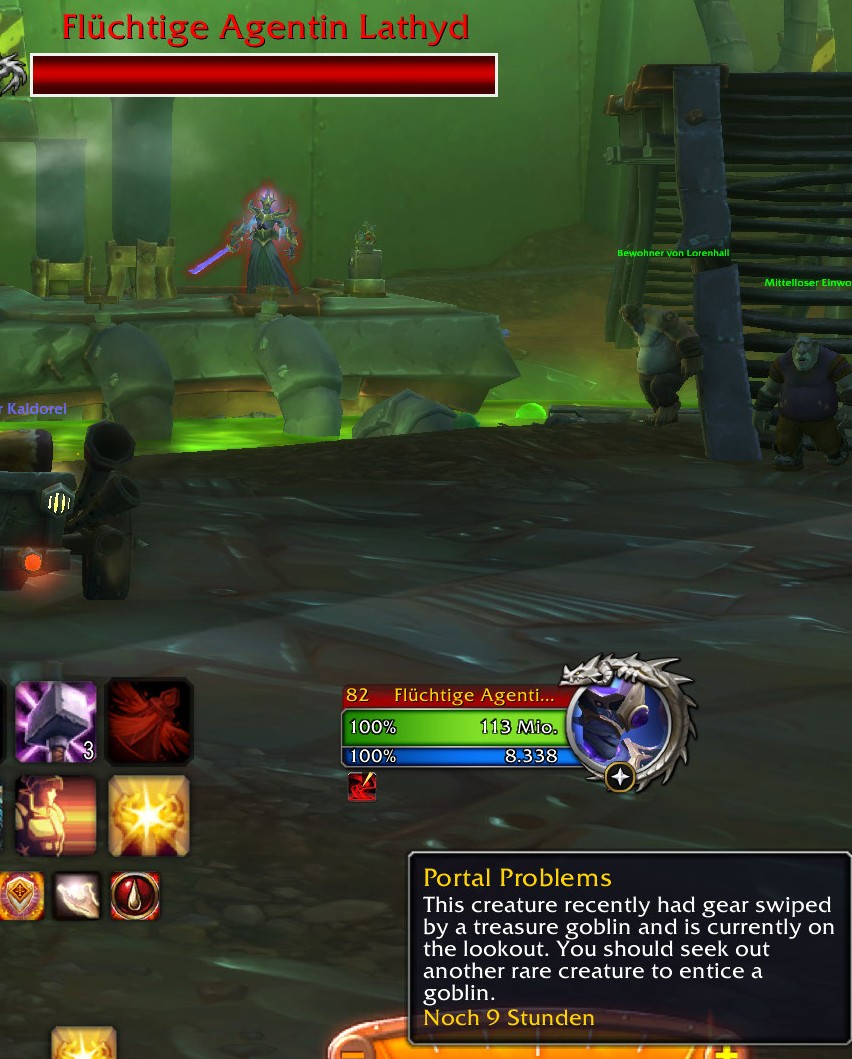Activate the golden shield emblem ability
This screenshot has width=852, height=1059.
coord(20,895)
